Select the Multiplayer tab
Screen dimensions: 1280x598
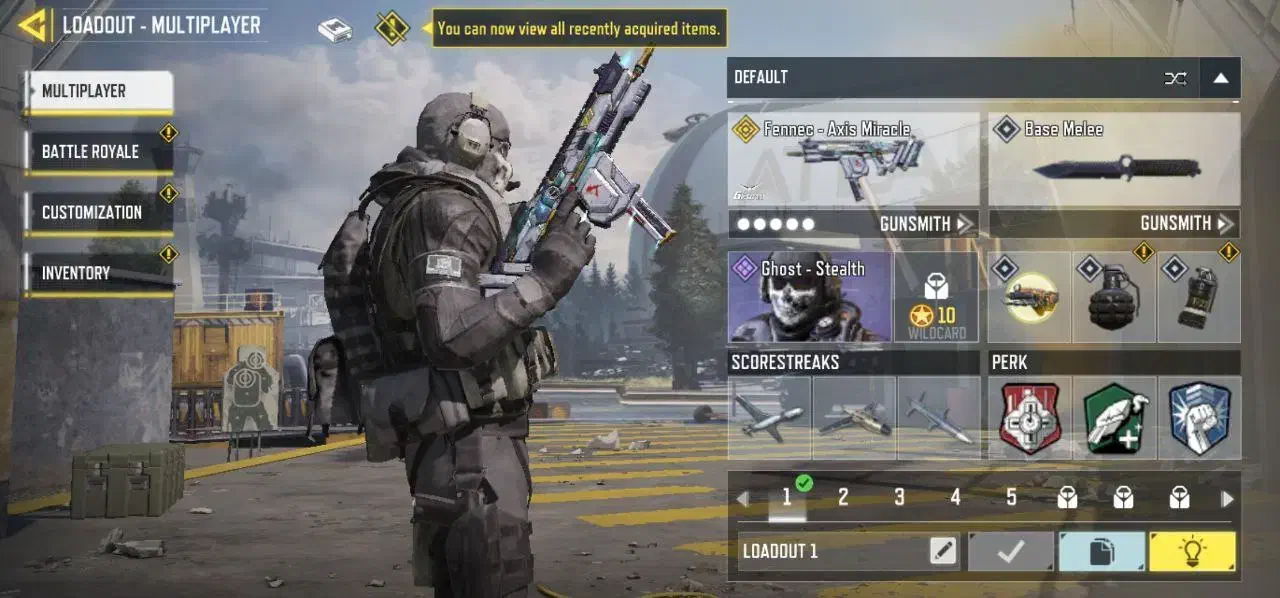[x=98, y=91]
